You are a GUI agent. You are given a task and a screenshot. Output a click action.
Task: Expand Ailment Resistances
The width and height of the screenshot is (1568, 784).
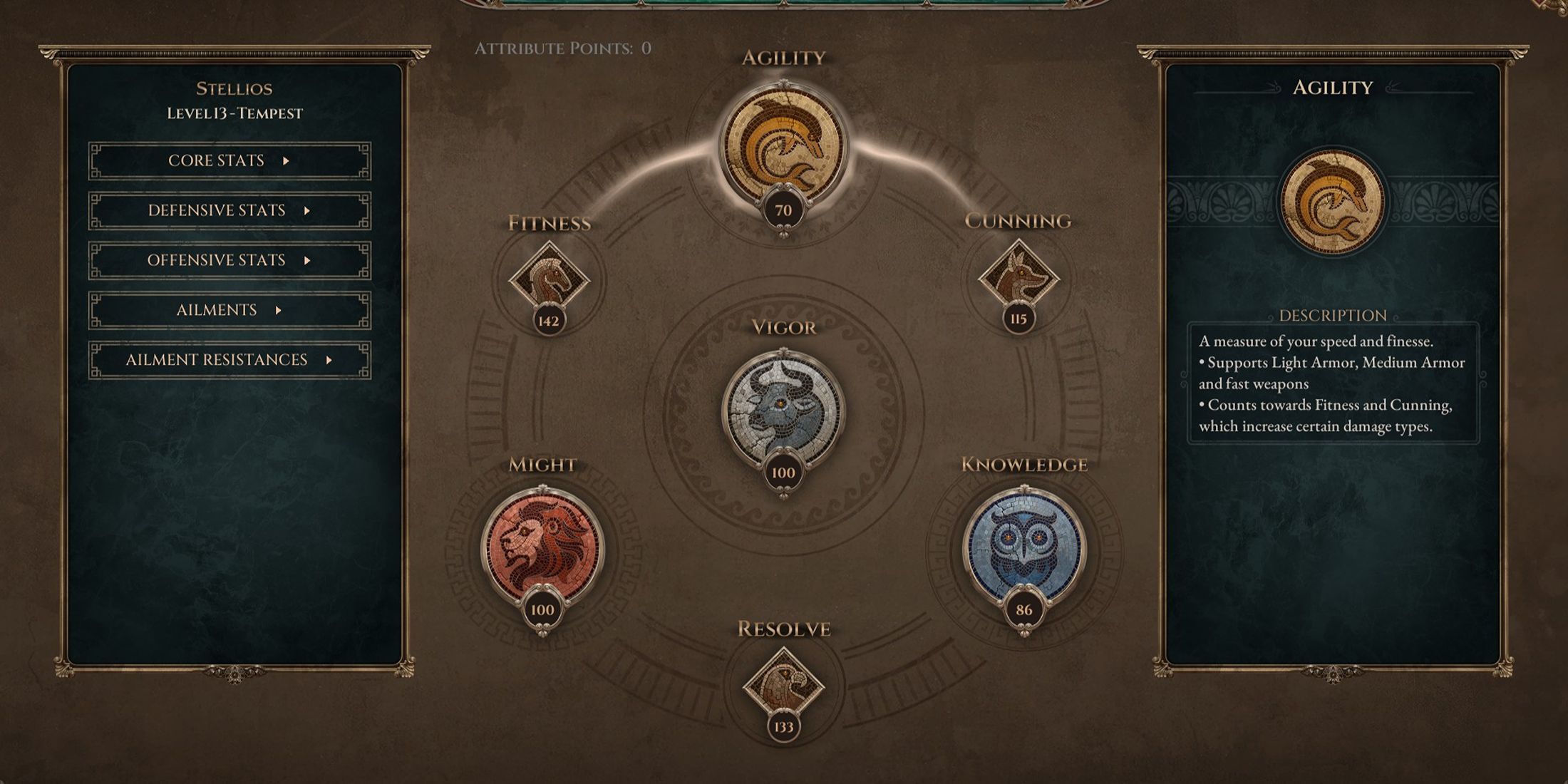click(228, 360)
